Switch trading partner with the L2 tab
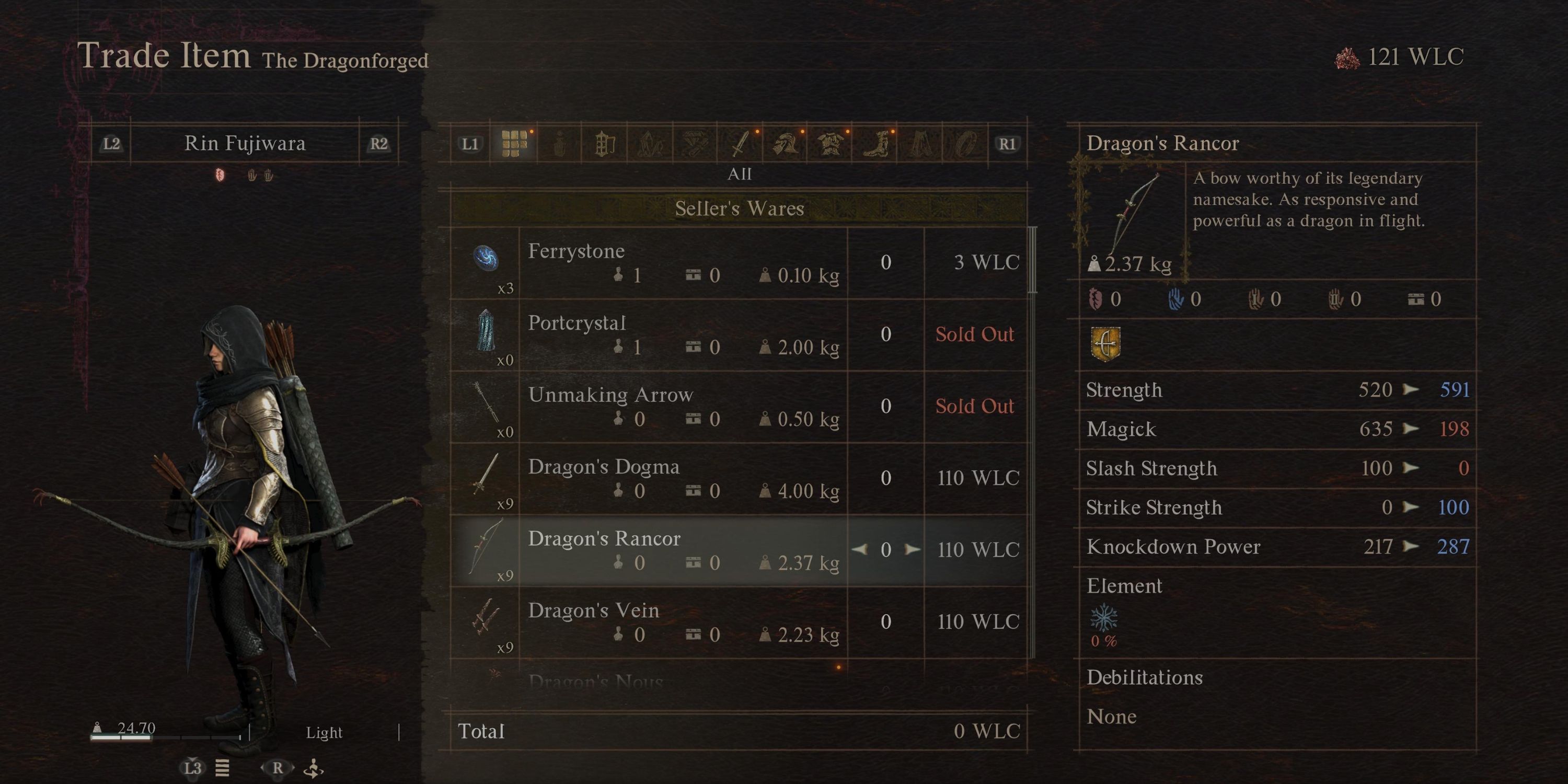 coord(112,143)
